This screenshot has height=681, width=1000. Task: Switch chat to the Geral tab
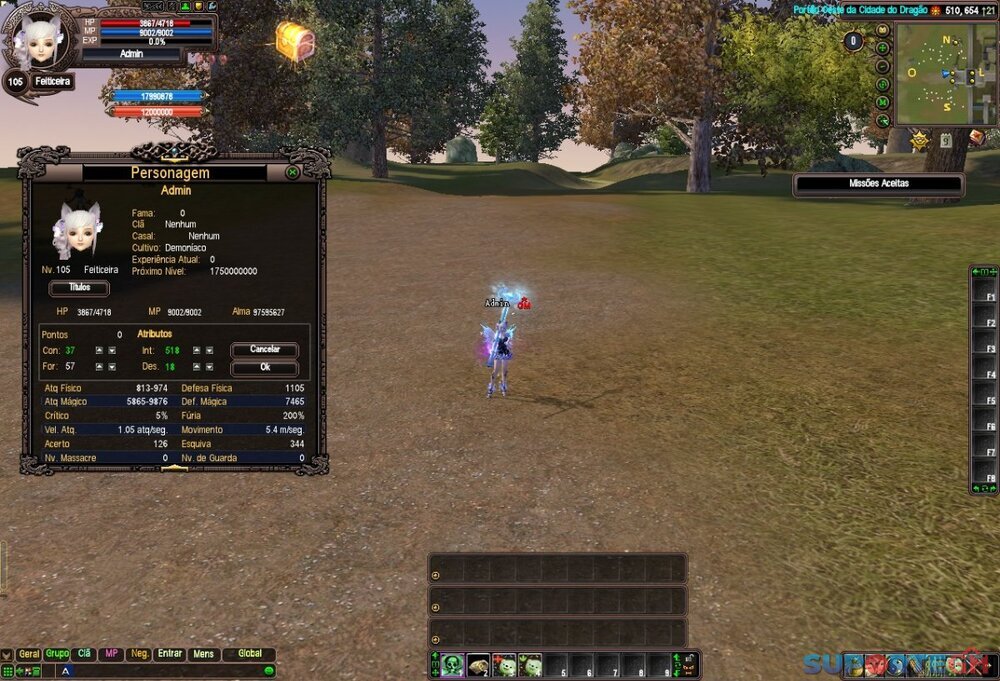pyautogui.click(x=29, y=654)
